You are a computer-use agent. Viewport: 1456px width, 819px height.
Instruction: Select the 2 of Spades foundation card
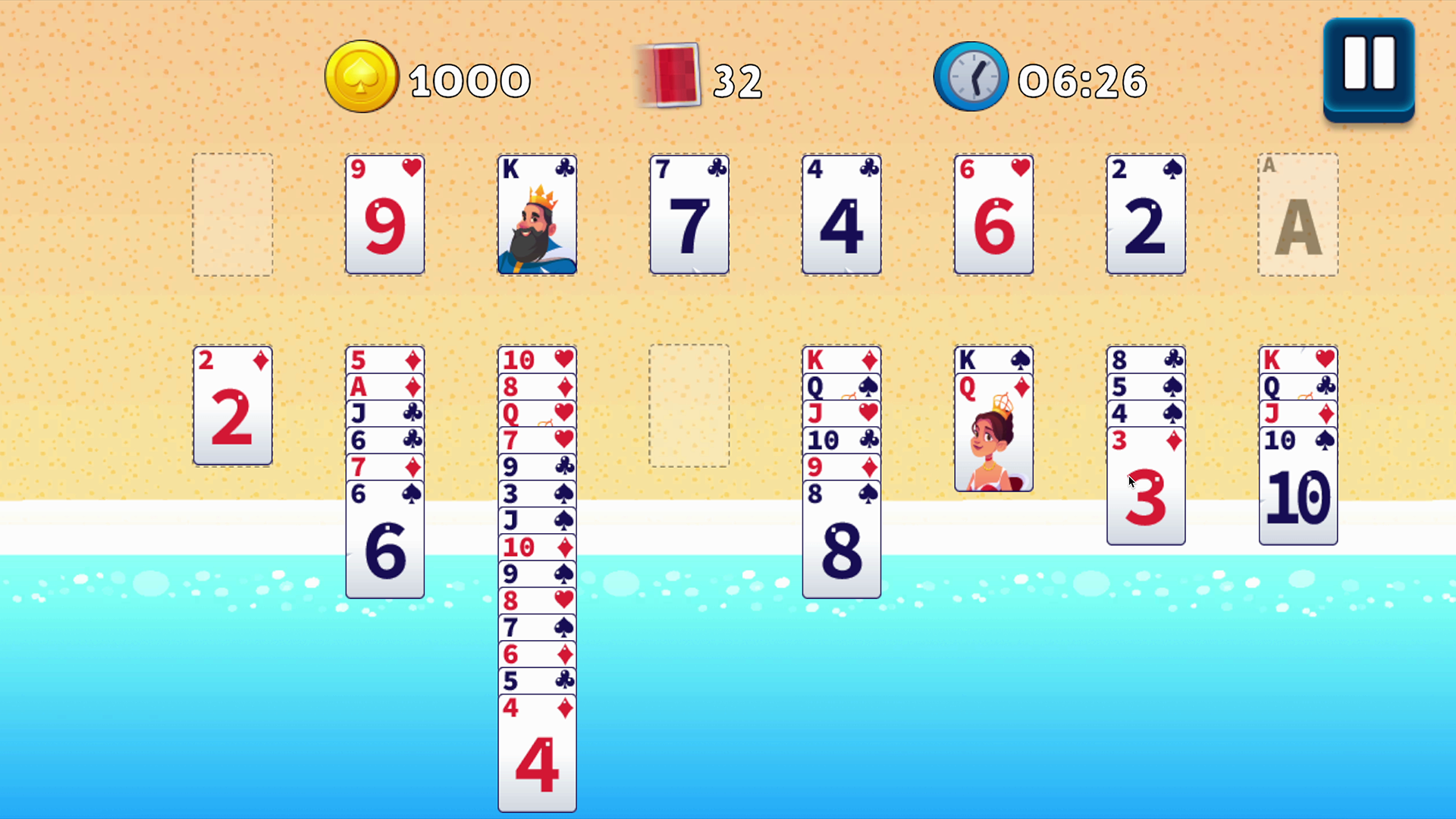tap(1146, 215)
